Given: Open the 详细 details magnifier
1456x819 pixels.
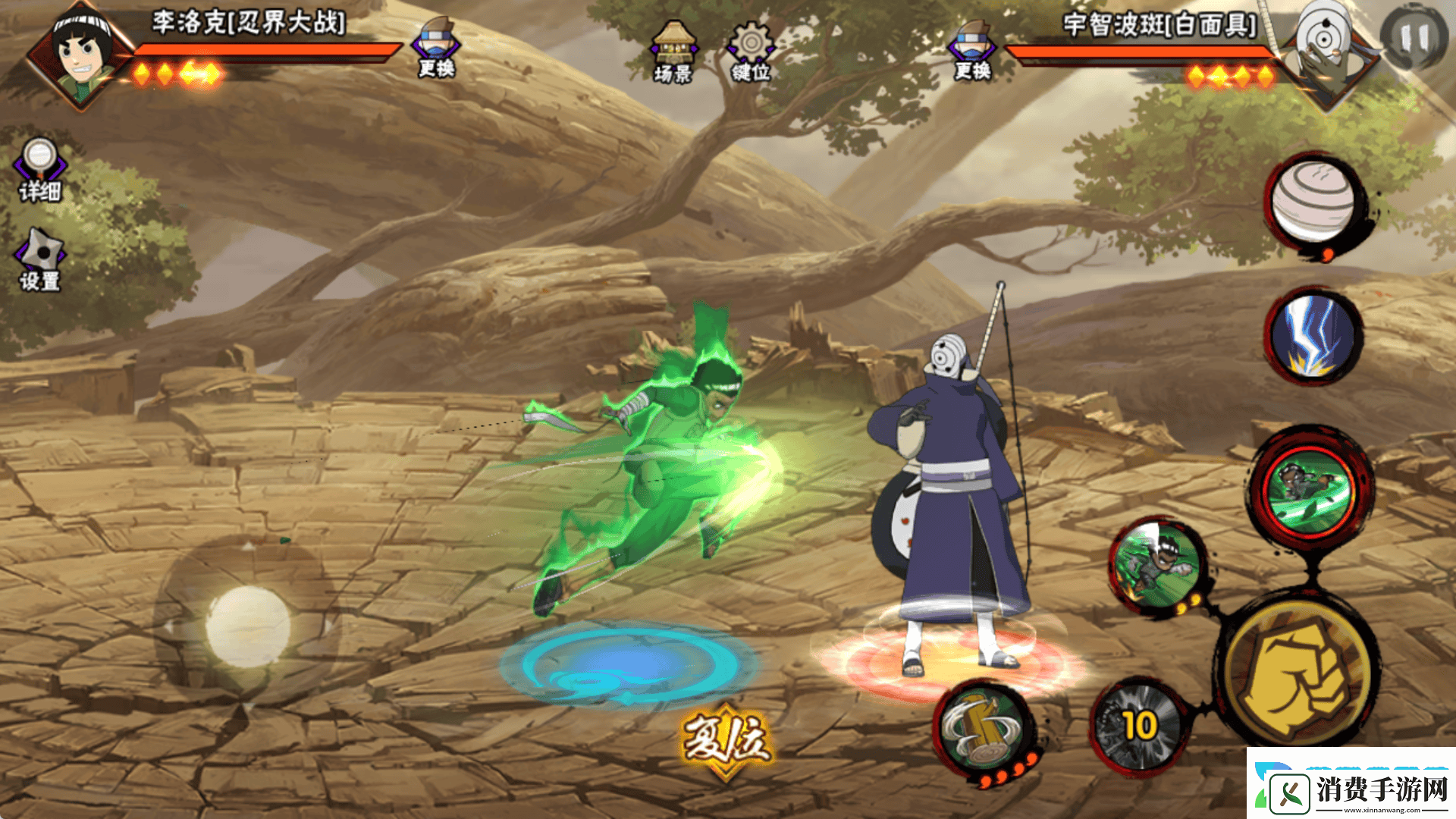Looking at the screenshot, I should 40,169.
